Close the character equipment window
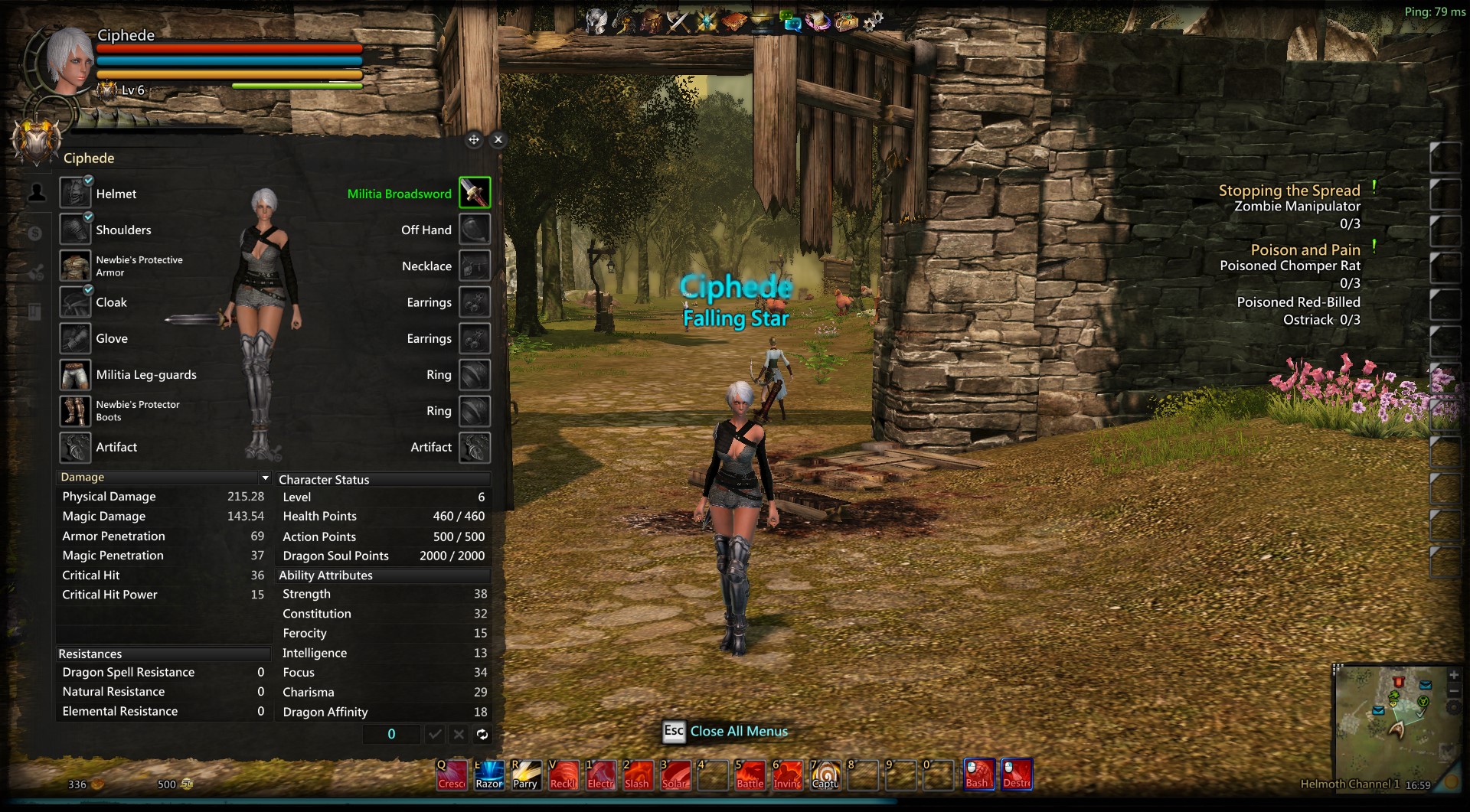Viewport: 1470px width, 812px height. pyautogui.click(x=498, y=139)
